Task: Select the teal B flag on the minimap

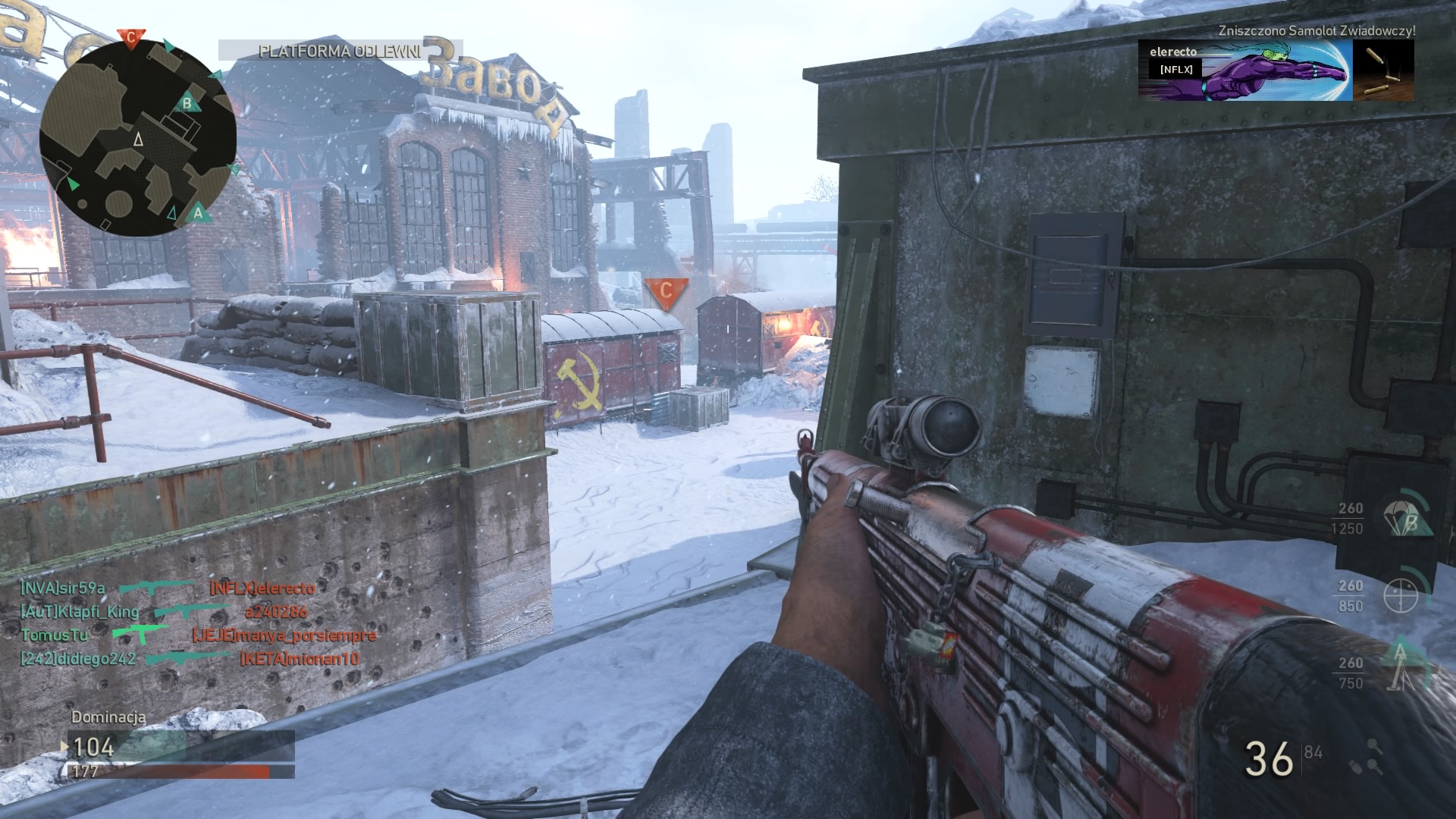Action: click(x=187, y=102)
